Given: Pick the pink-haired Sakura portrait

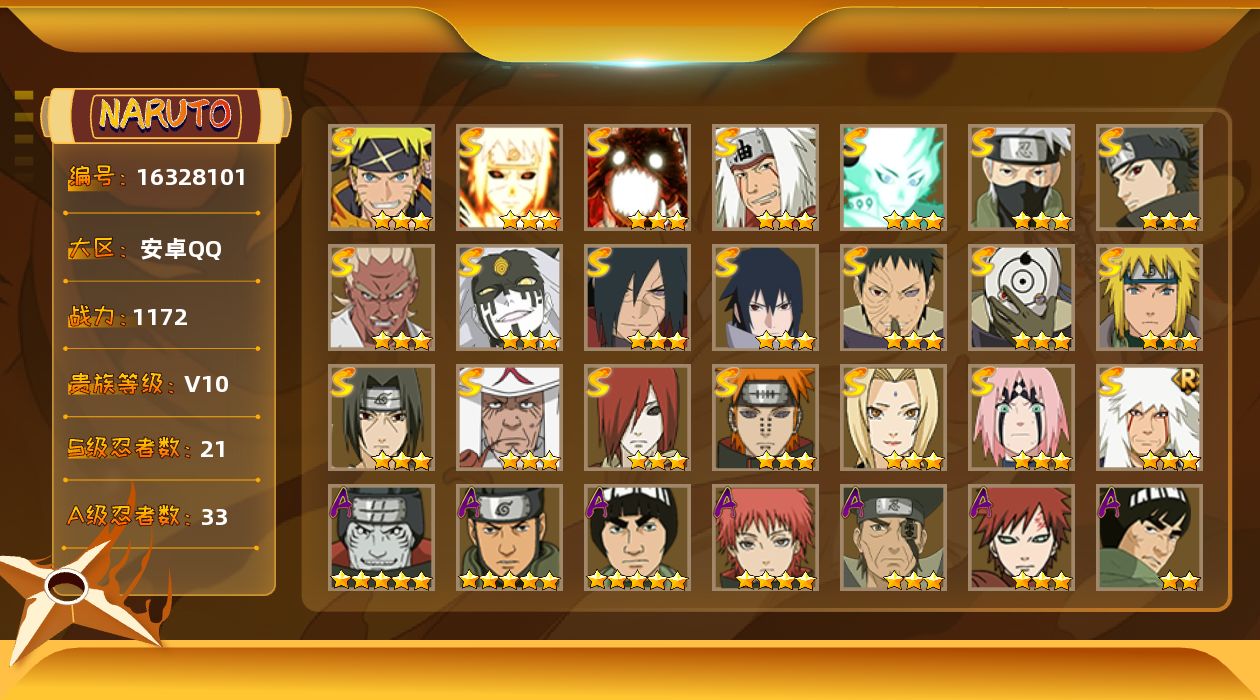Looking at the screenshot, I should point(1021,417).
